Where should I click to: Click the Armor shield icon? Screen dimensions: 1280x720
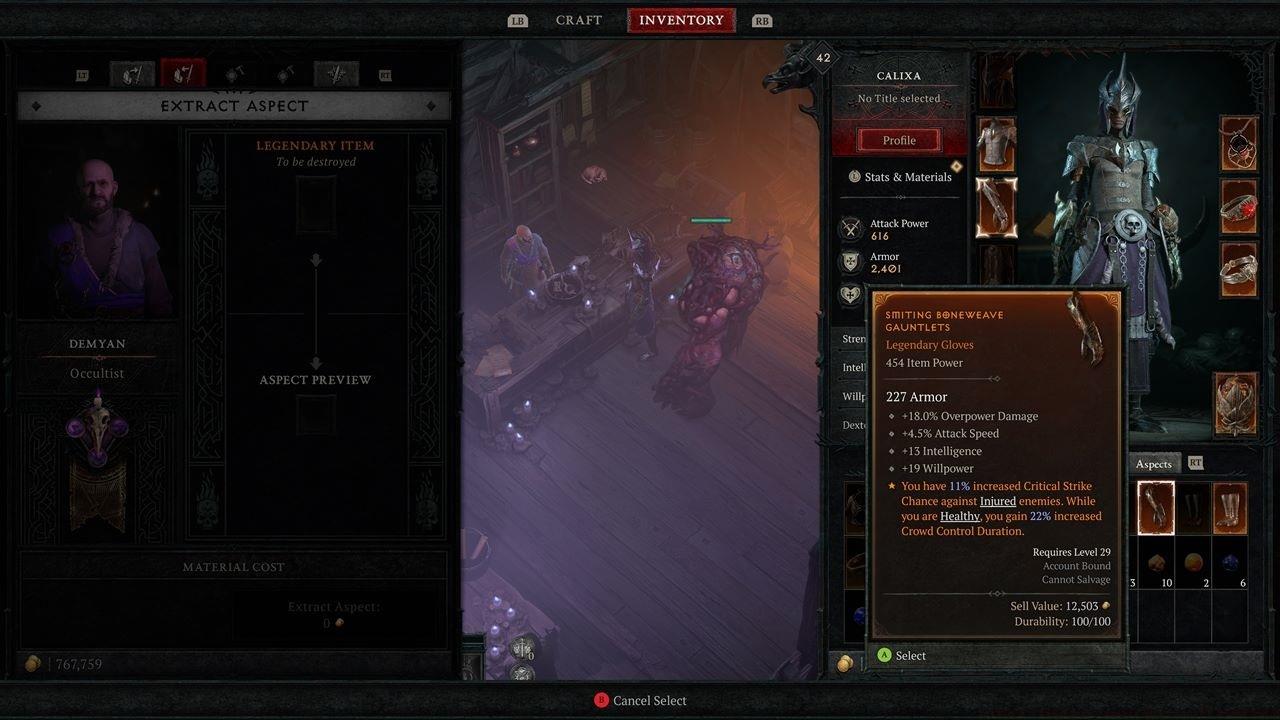849,260
